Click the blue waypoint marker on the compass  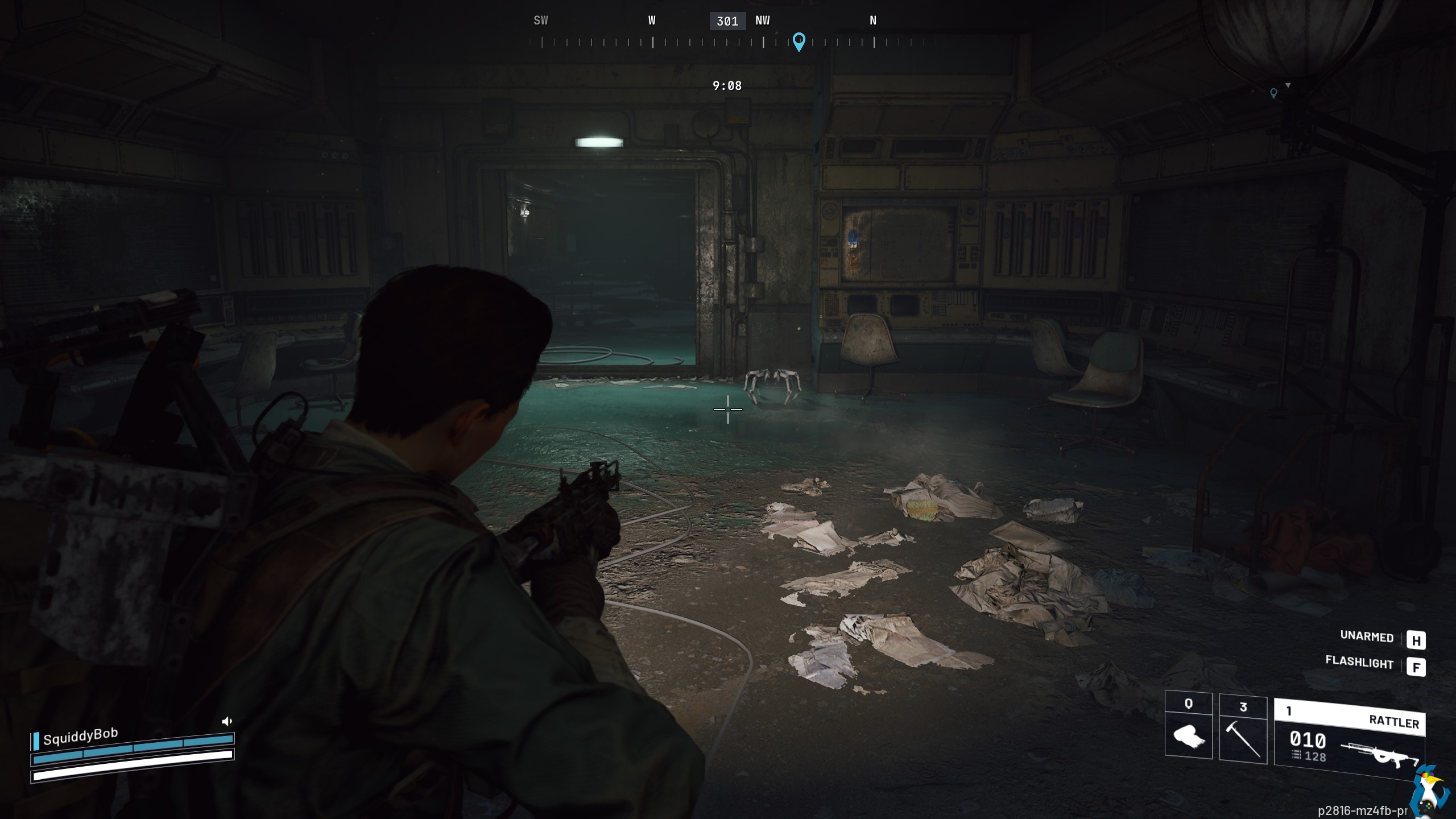799,42
